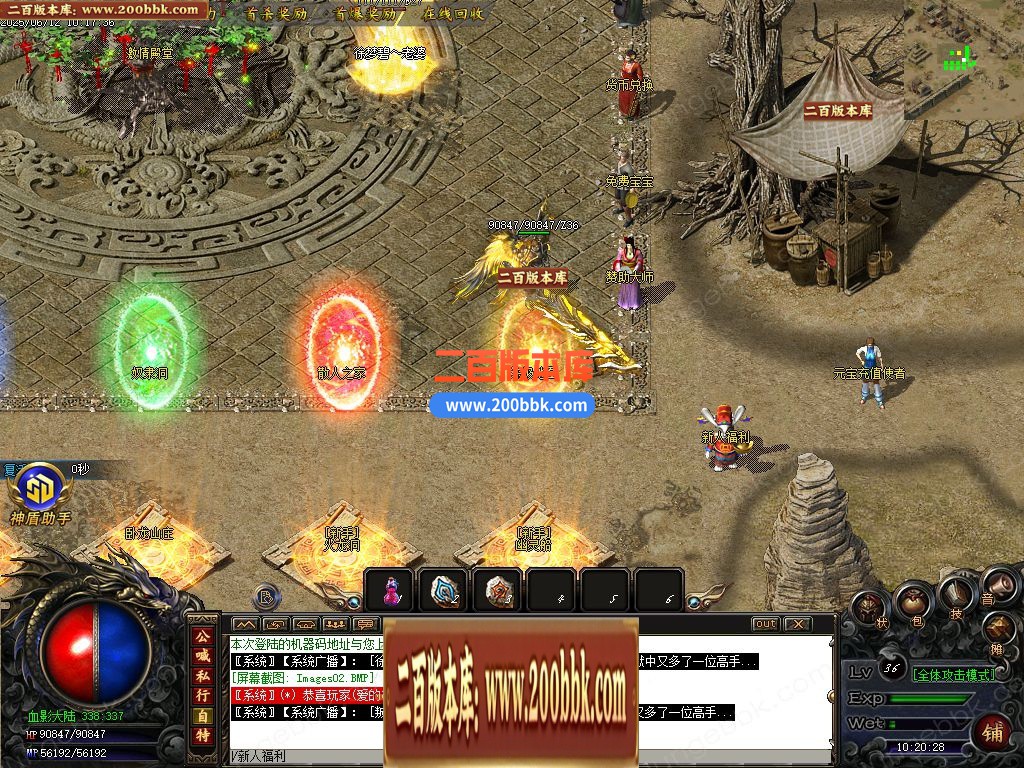Image resolution: width=1024 pixels, height=768 pixels.
Task: Open the shop with the red 铺 button
Action: 991,732
